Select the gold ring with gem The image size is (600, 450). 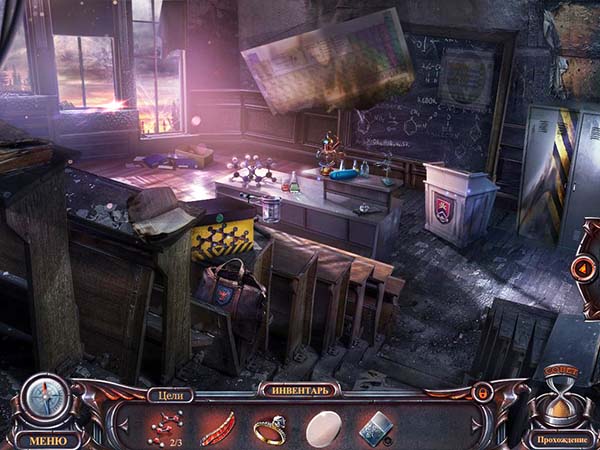tap(268, 428)
